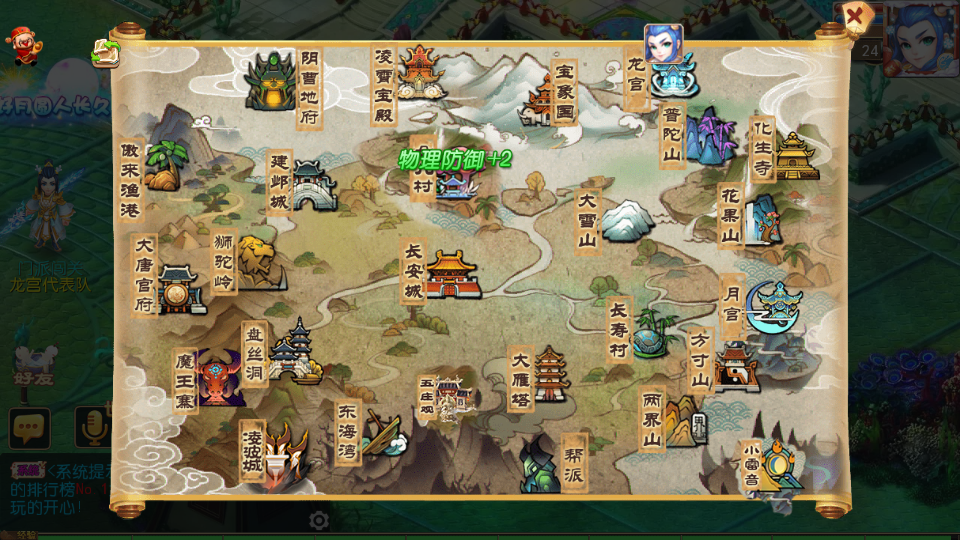Choose the 宝象国 destination
This screenshot has width=960, height=540.
(x=542, y=98)
